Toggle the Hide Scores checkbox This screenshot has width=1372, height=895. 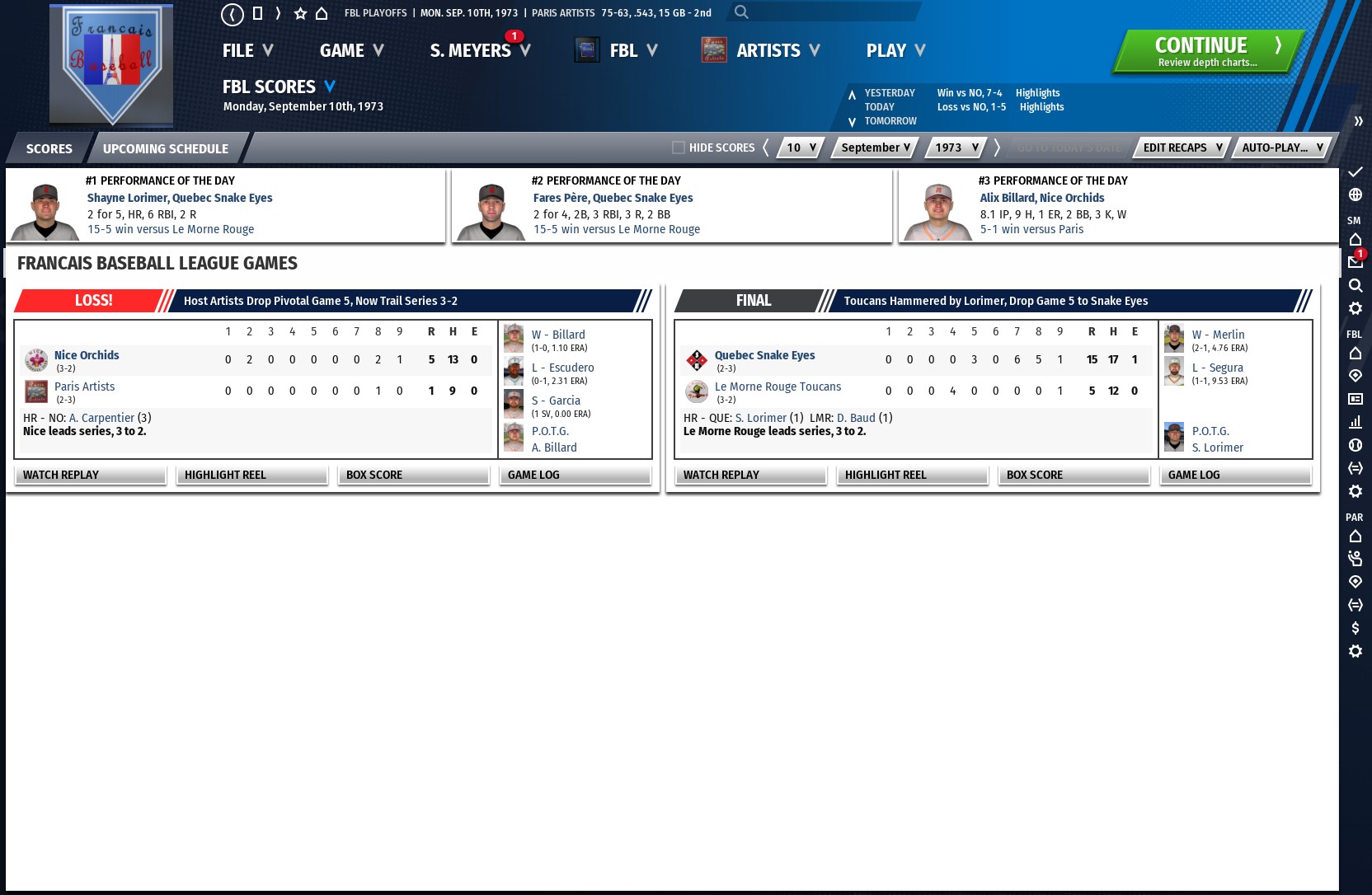tap(679, 148)
